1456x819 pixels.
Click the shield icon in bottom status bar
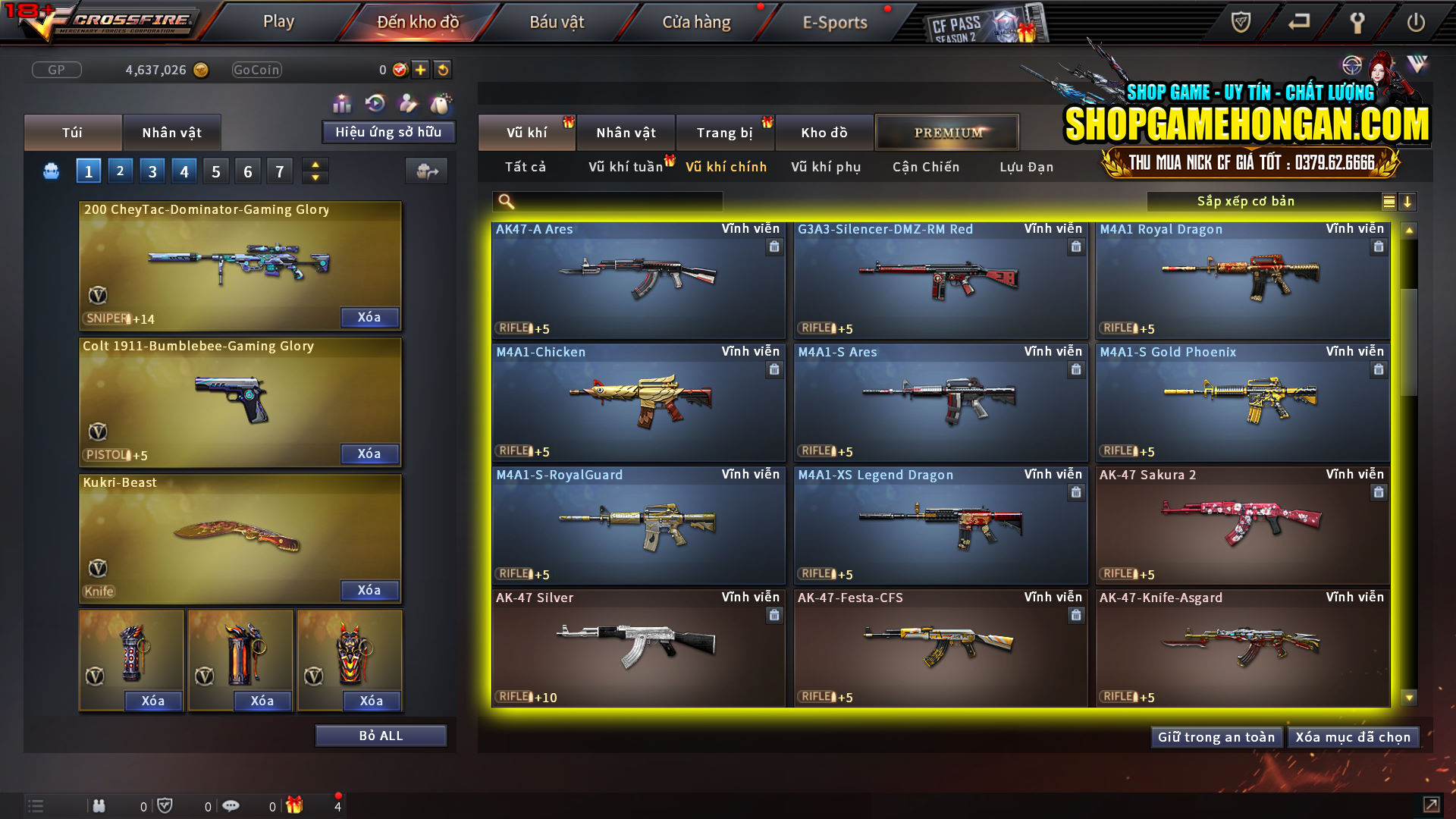[166, 805]
